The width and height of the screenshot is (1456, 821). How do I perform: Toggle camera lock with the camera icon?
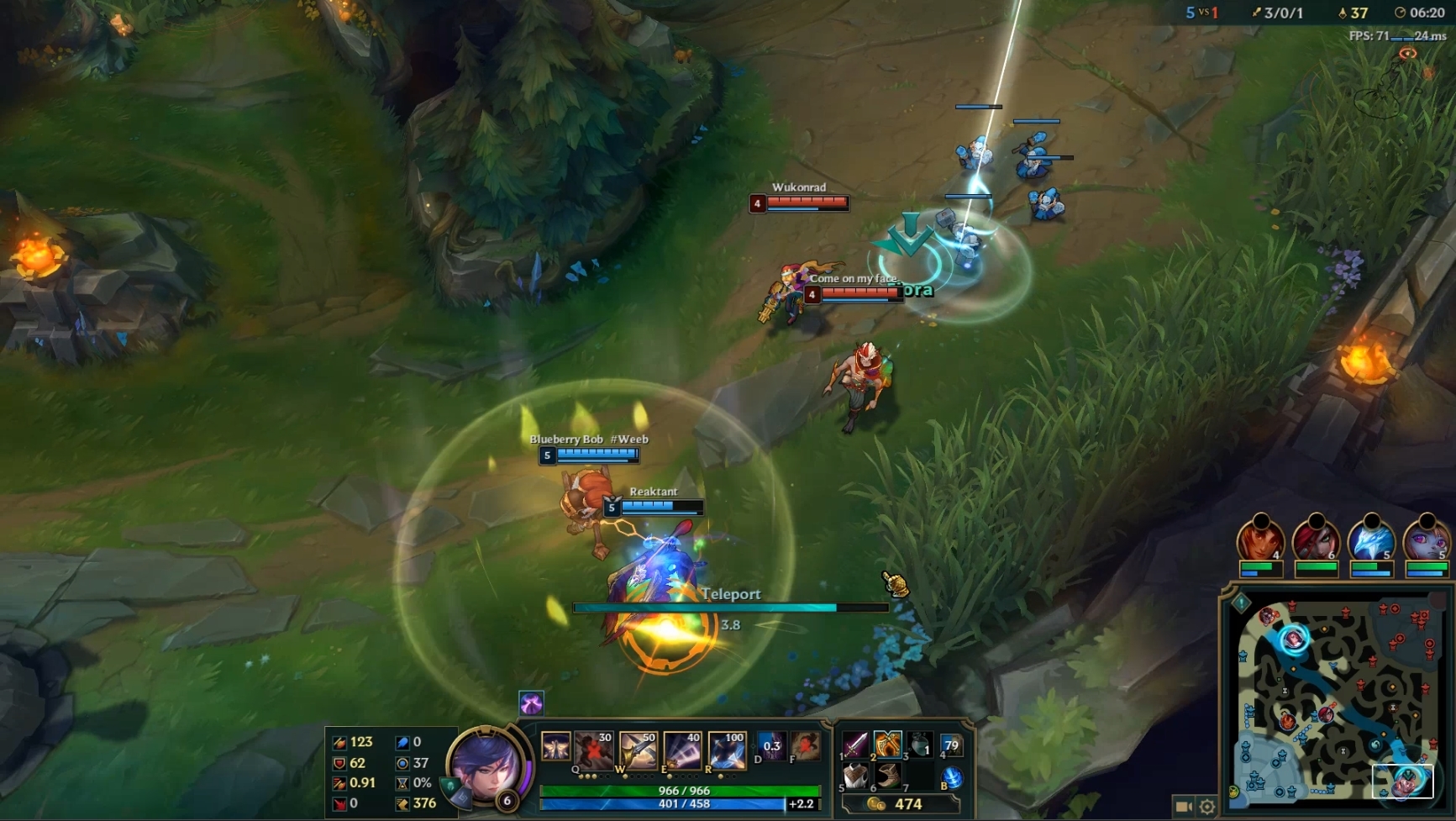tap(1183, 807)
